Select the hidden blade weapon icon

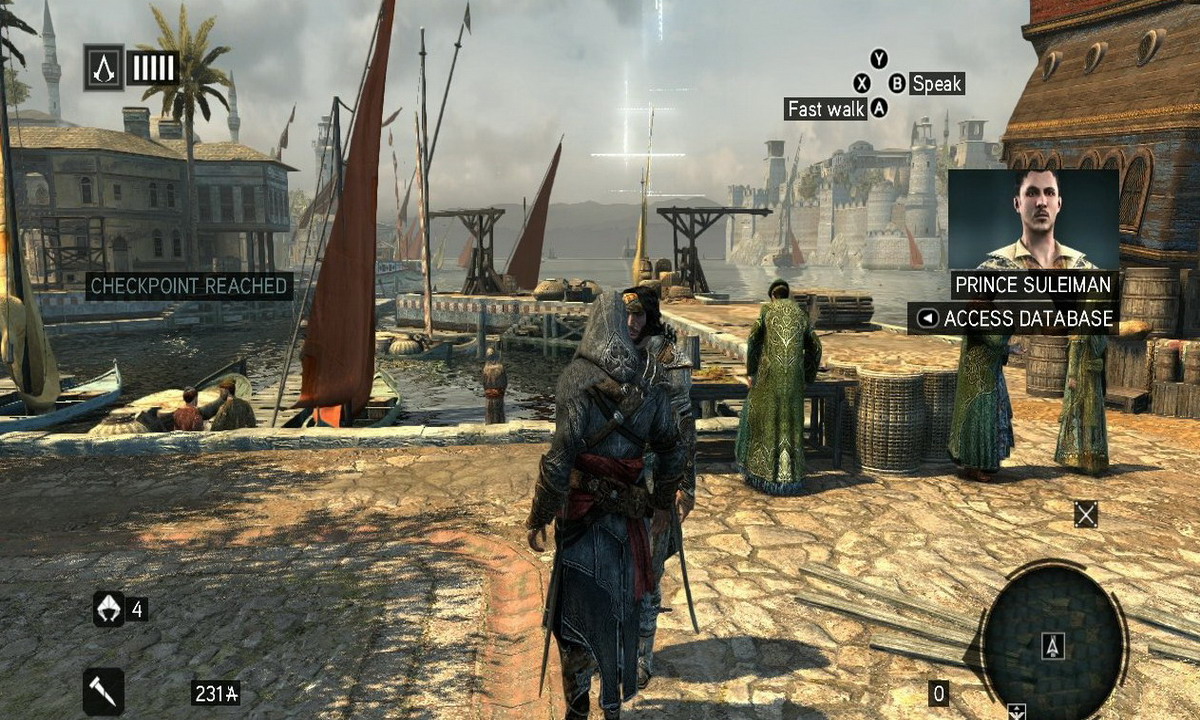104,690
